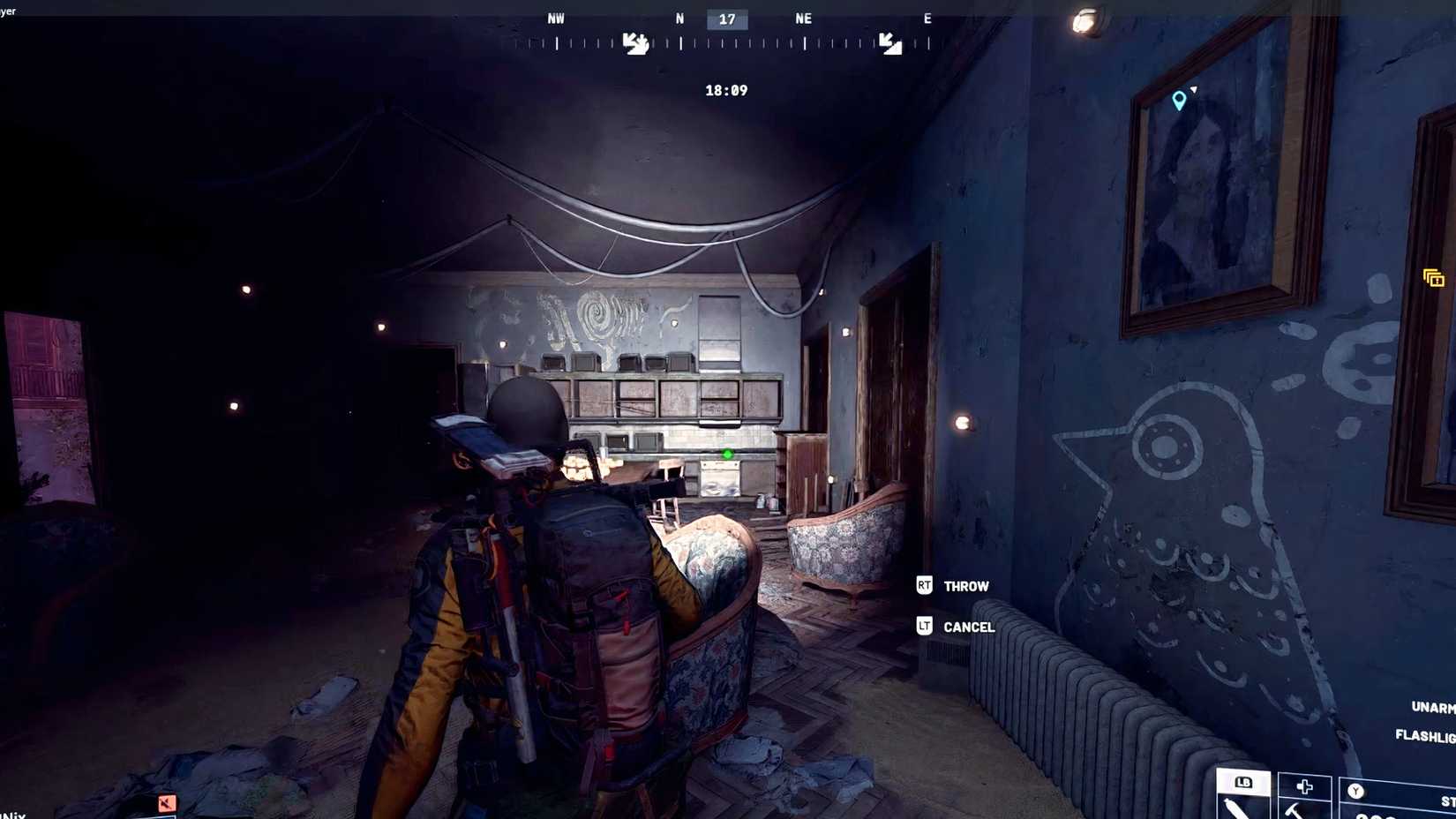
Task: Click the 18:09 timer display
Action: tap(726, 89)
